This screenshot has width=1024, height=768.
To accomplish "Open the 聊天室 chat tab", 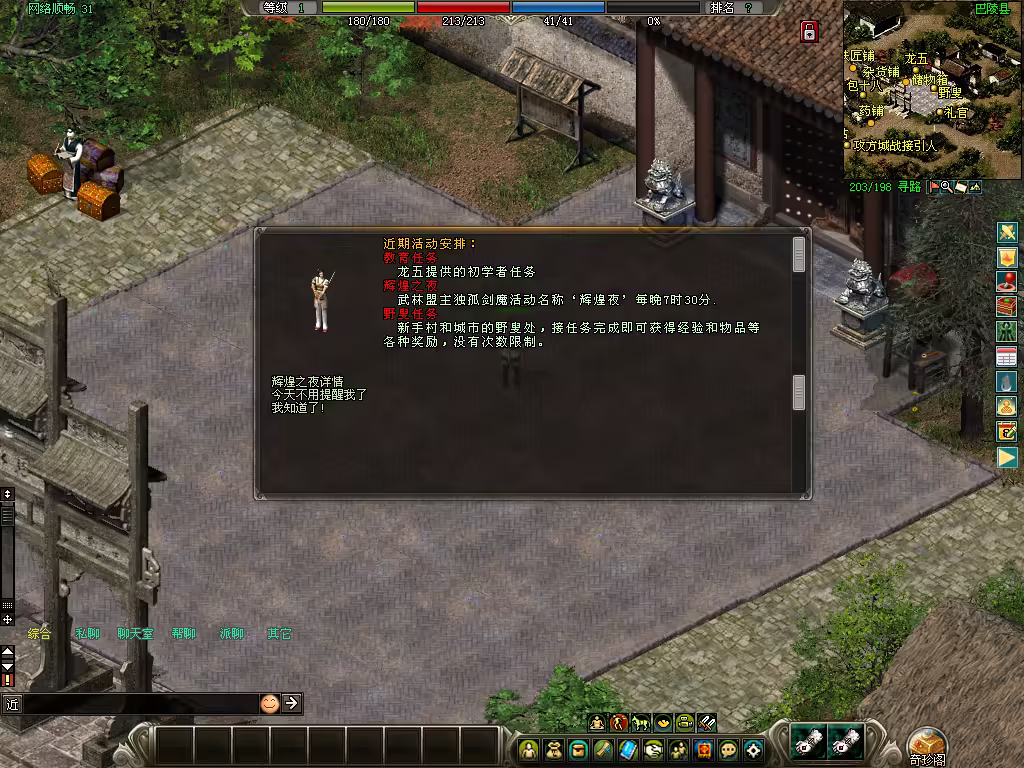I will [x=135, y=633].
